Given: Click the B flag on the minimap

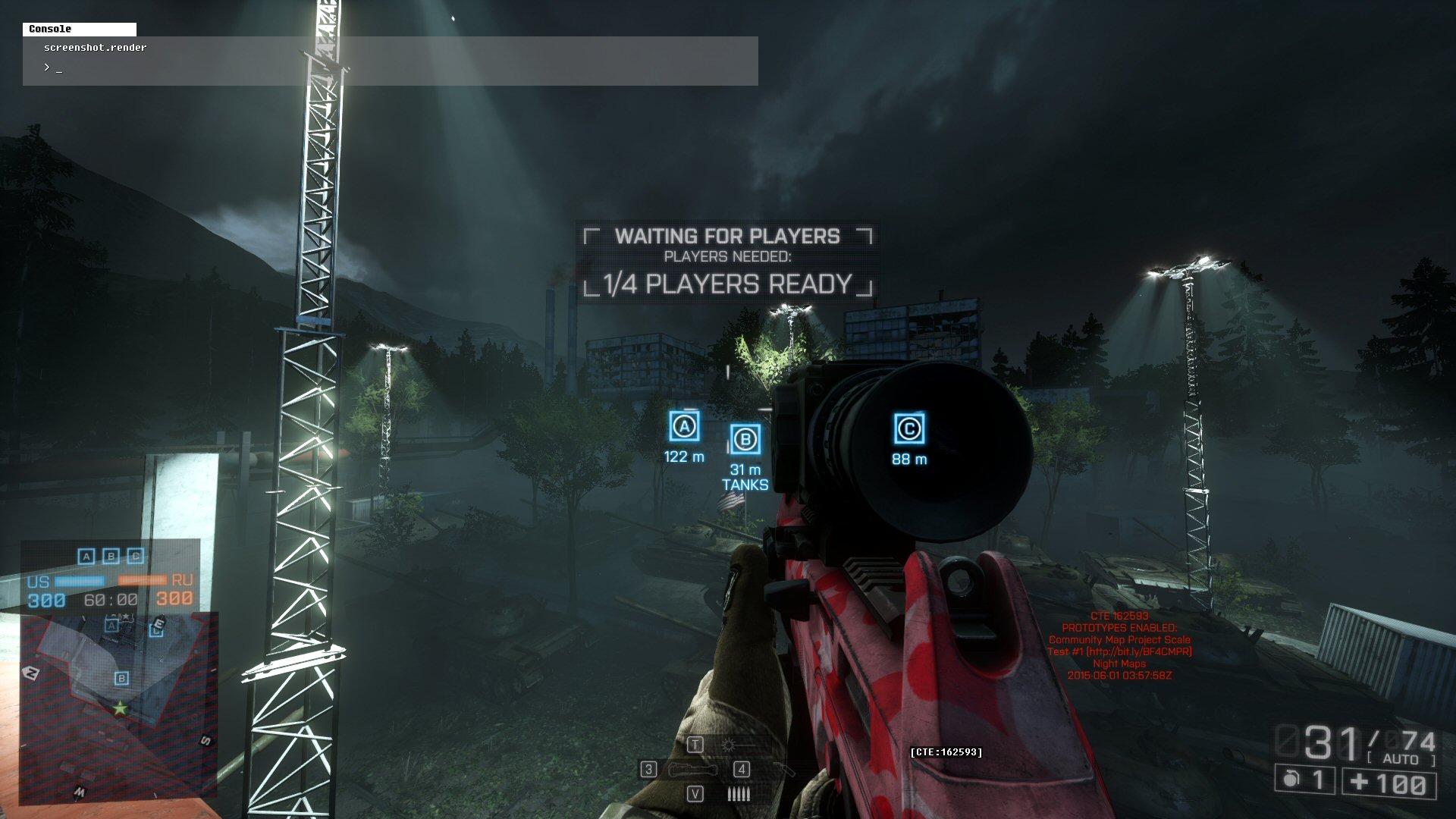Looking at the screenshot, I should click(x=121, y=679).
